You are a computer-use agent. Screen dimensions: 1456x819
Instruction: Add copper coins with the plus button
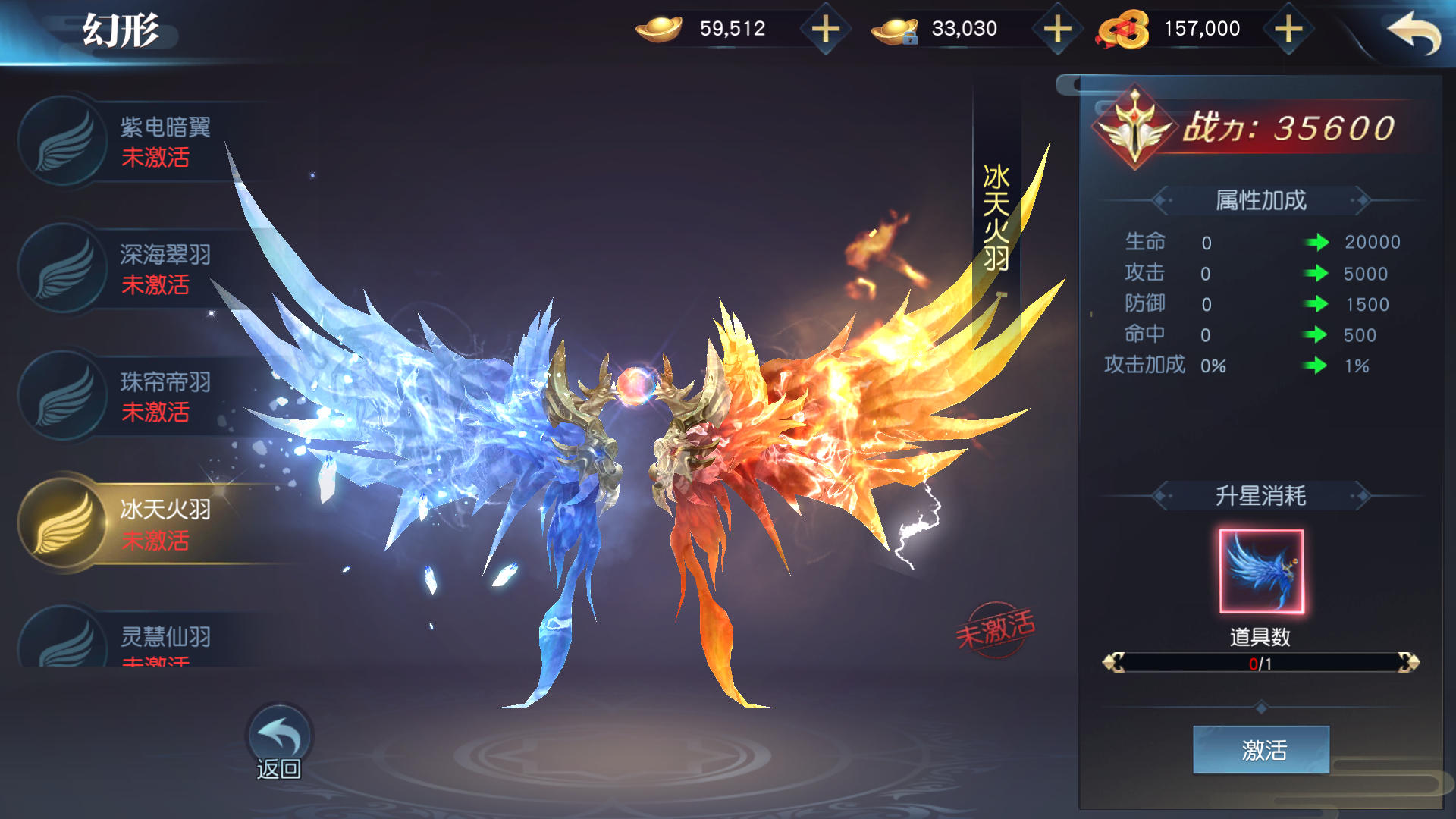tap(1288, 30)
